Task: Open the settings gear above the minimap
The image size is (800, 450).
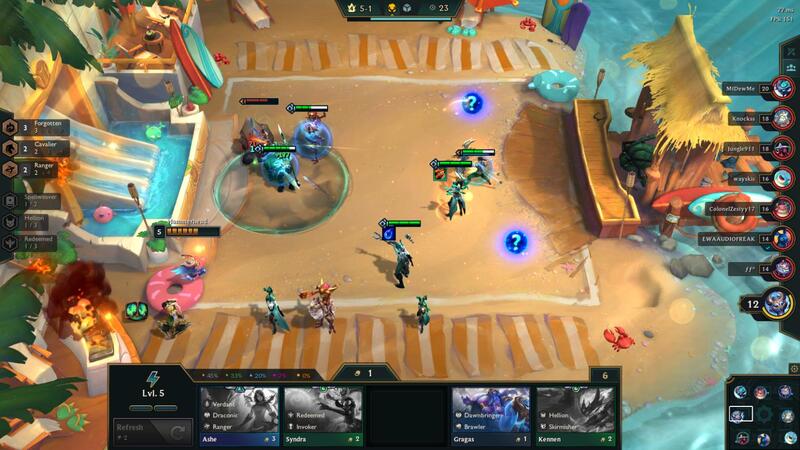Action: (x=793, y=369)
